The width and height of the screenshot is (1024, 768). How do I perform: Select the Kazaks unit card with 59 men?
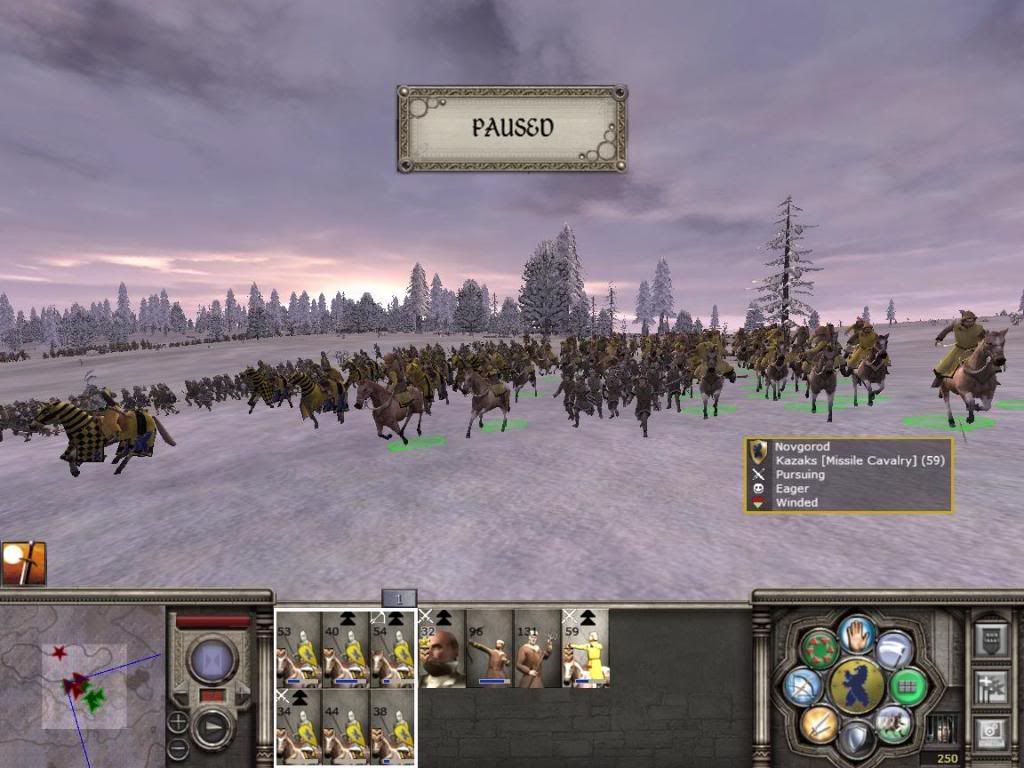click(586, 649)
